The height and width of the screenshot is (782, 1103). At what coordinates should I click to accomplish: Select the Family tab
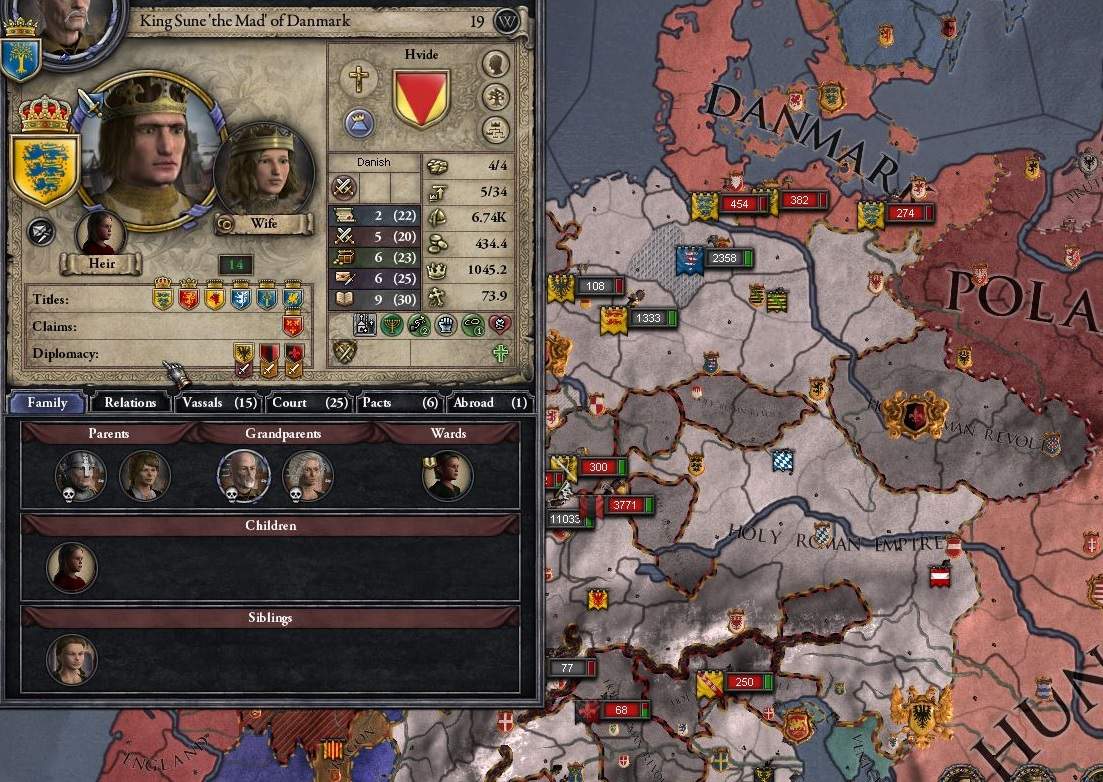46,402
